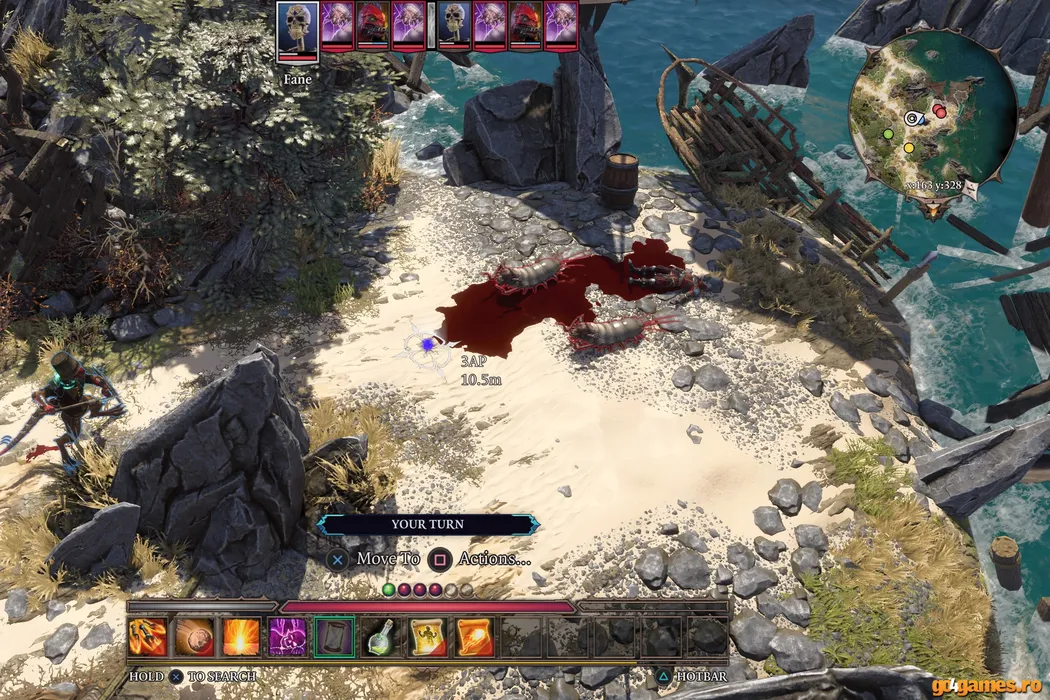Cast the orange fire burst skill
1050x700 pixels.
click(241, 637)
